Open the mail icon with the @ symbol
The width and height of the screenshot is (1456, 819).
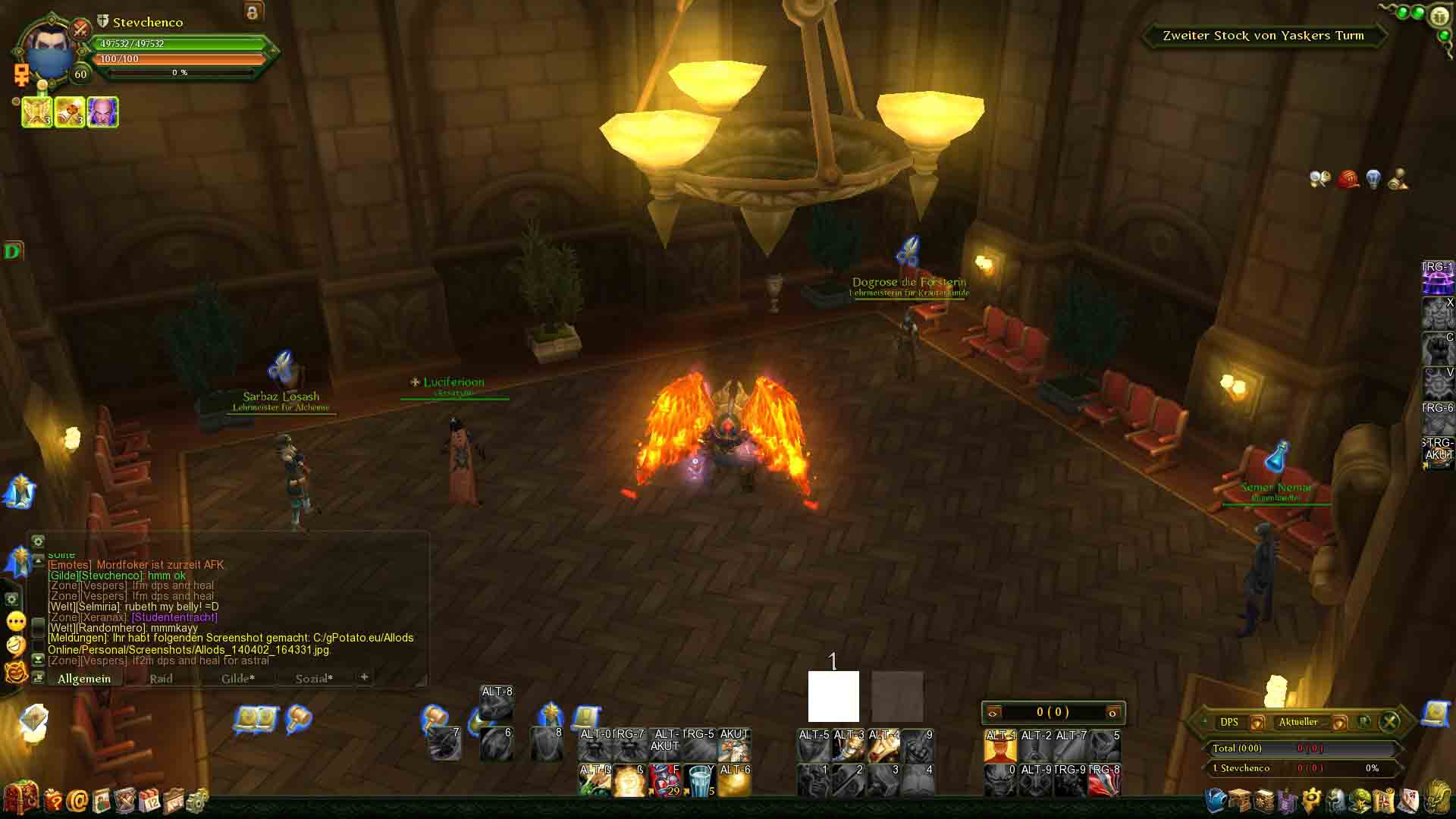click(77, 800)
